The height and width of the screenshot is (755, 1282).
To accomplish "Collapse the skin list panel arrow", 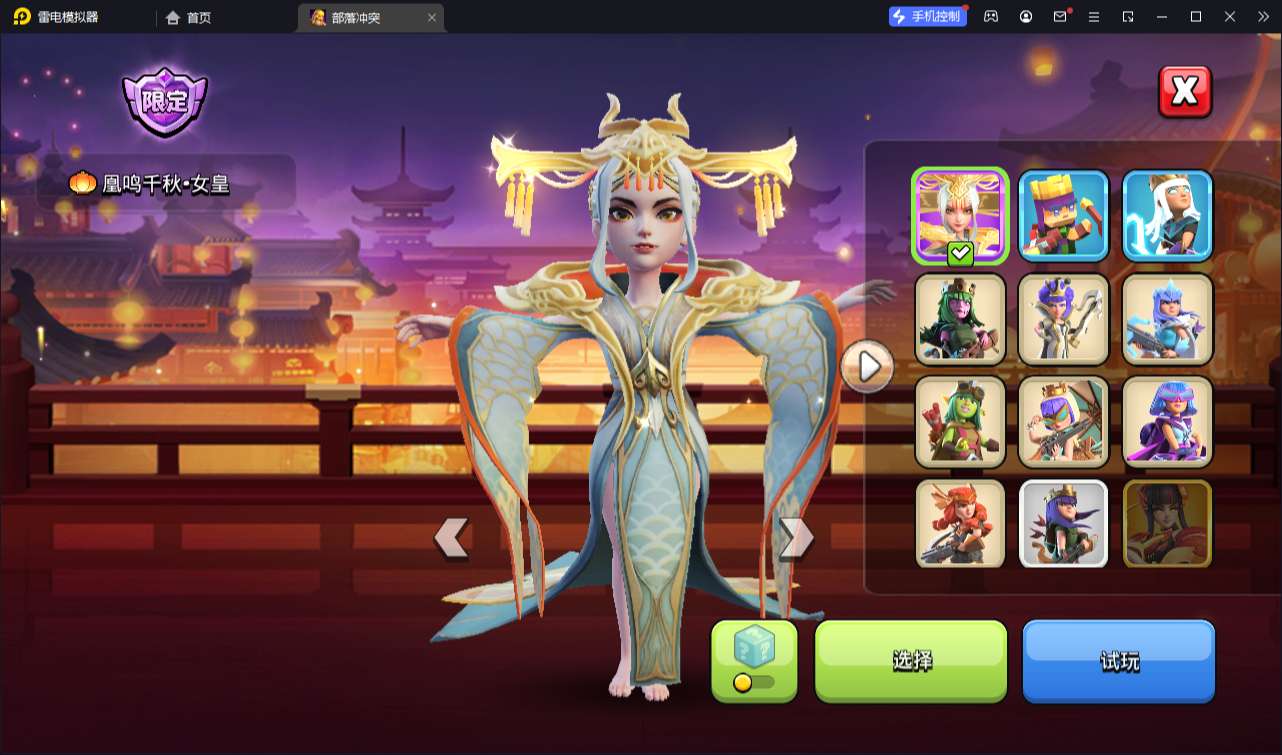I will (867, 367).
